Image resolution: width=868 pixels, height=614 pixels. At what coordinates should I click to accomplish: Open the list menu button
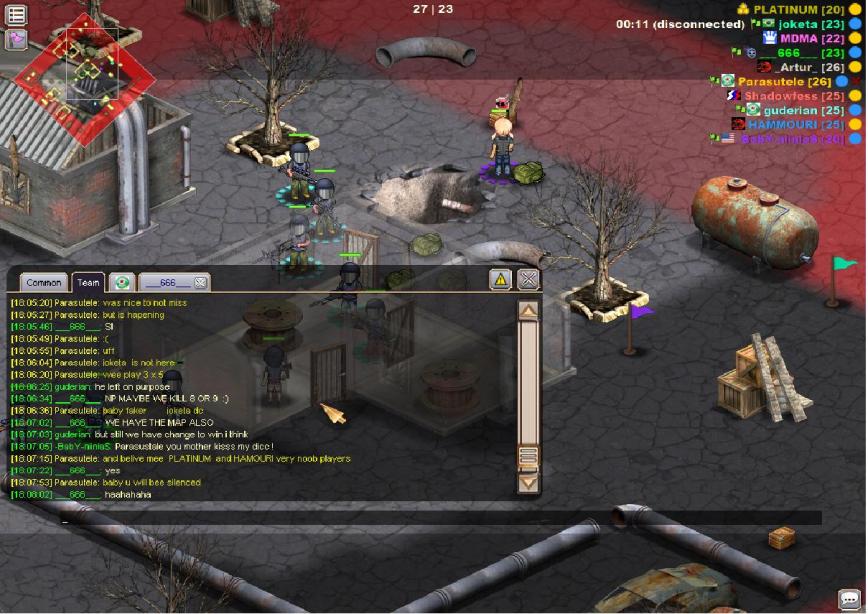click(16, 14)
